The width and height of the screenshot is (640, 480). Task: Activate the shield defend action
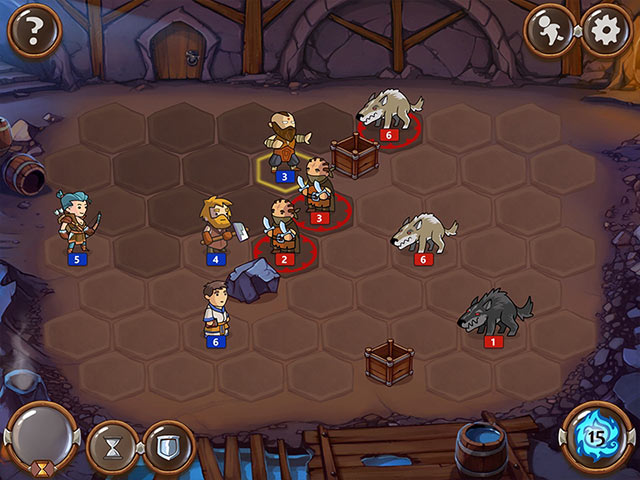pos(168,446)
